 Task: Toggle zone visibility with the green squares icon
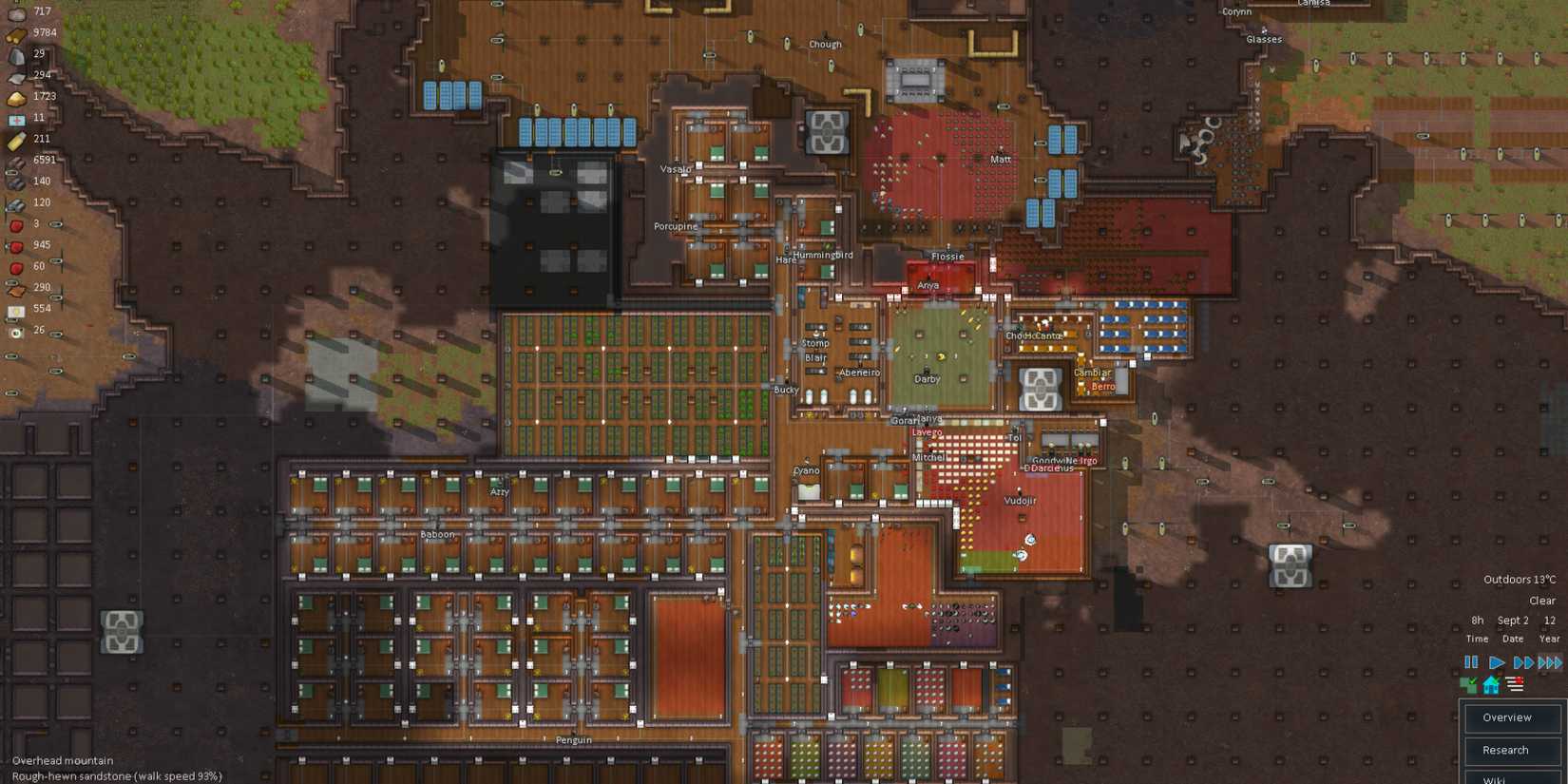[x=1467, y=685]
